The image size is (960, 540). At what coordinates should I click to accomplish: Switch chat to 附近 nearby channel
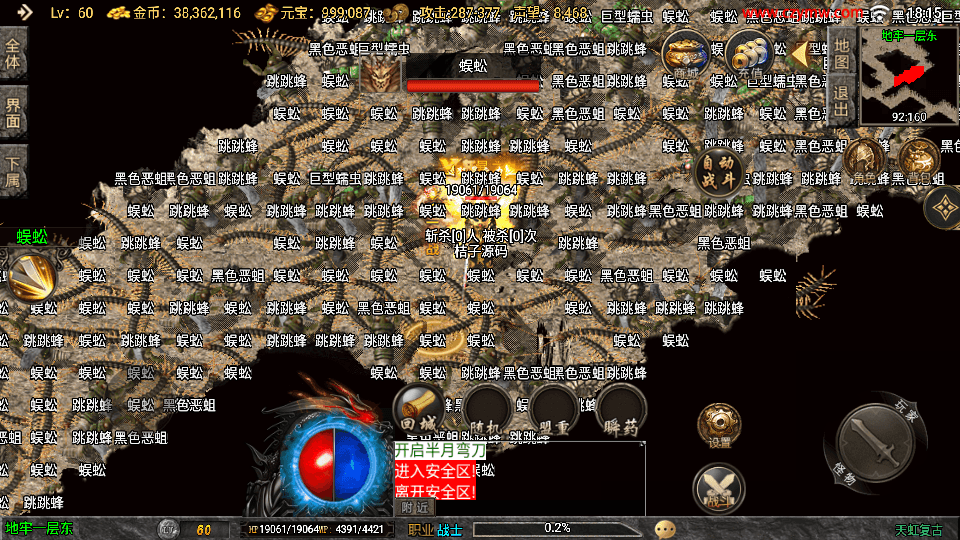click(x=416, y=507)
